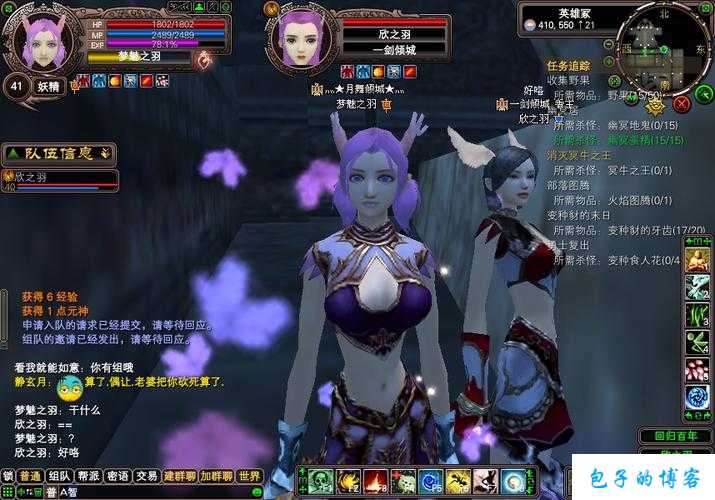Switch to the 世界 world chat tab
The image size is (715, 500).
pos(249,477)
